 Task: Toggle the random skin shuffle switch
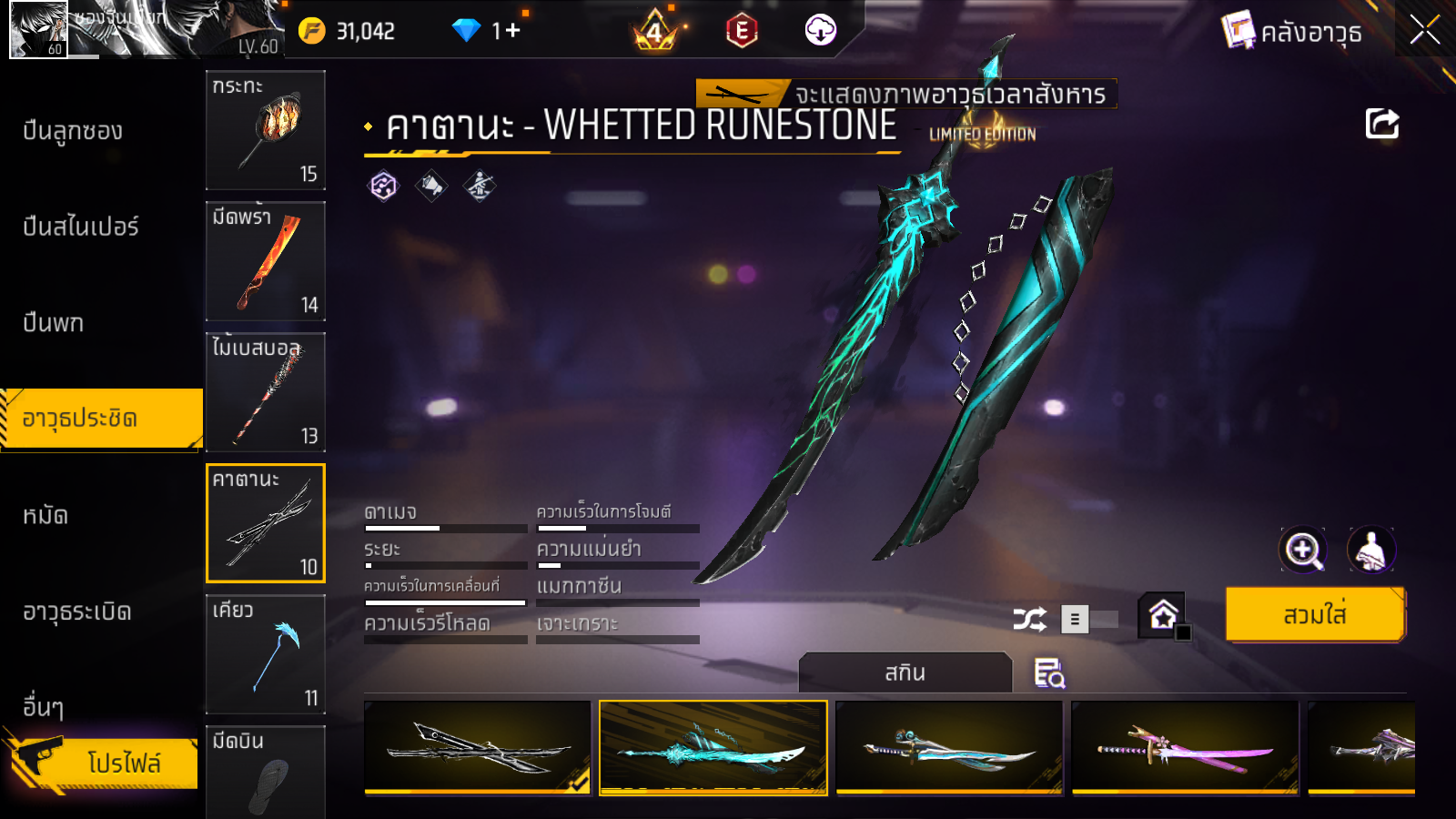(x=1090, y=620)
